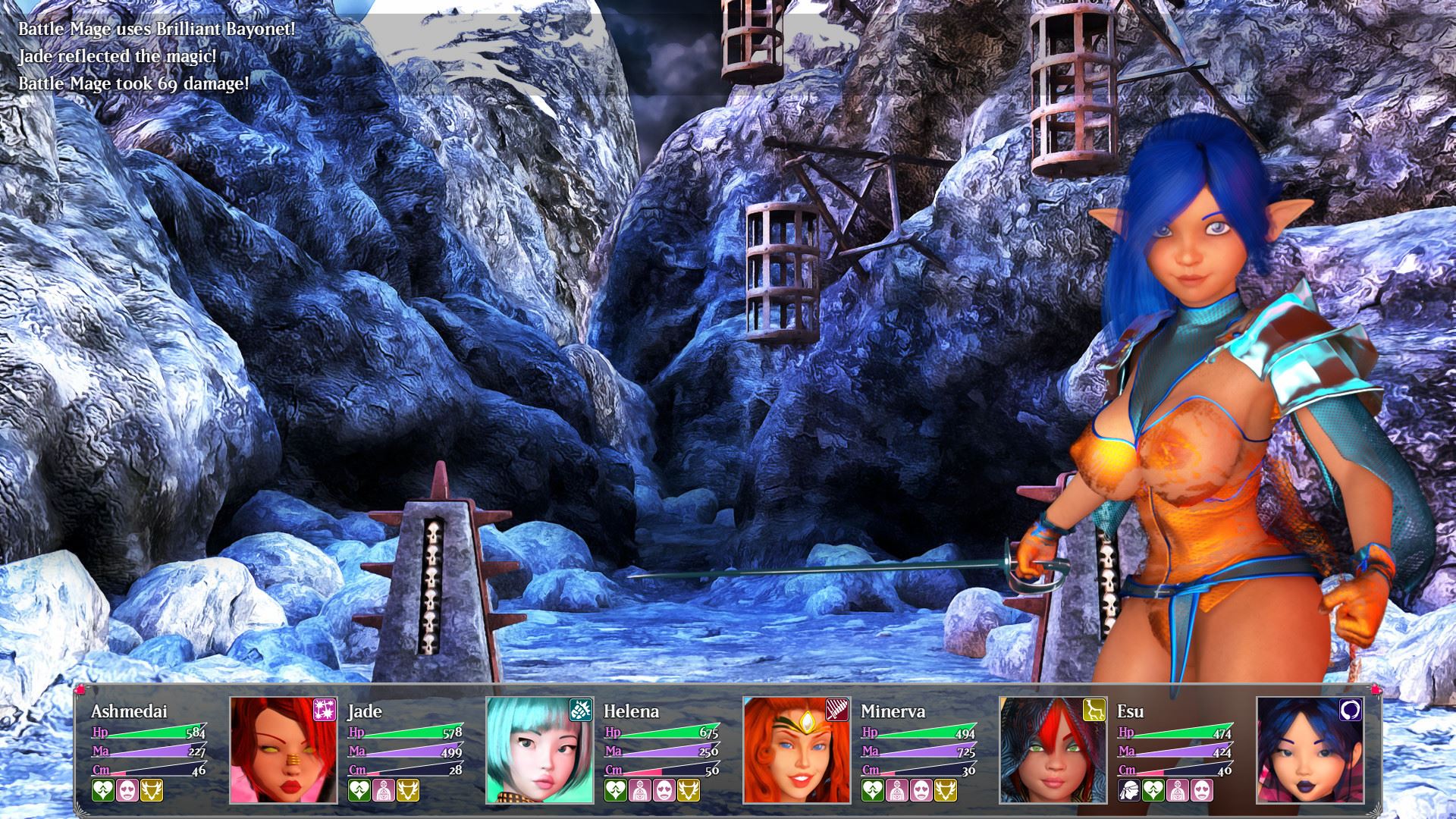Click the Helena name label
The image size is (1456, 819).
tap(632, 711)
